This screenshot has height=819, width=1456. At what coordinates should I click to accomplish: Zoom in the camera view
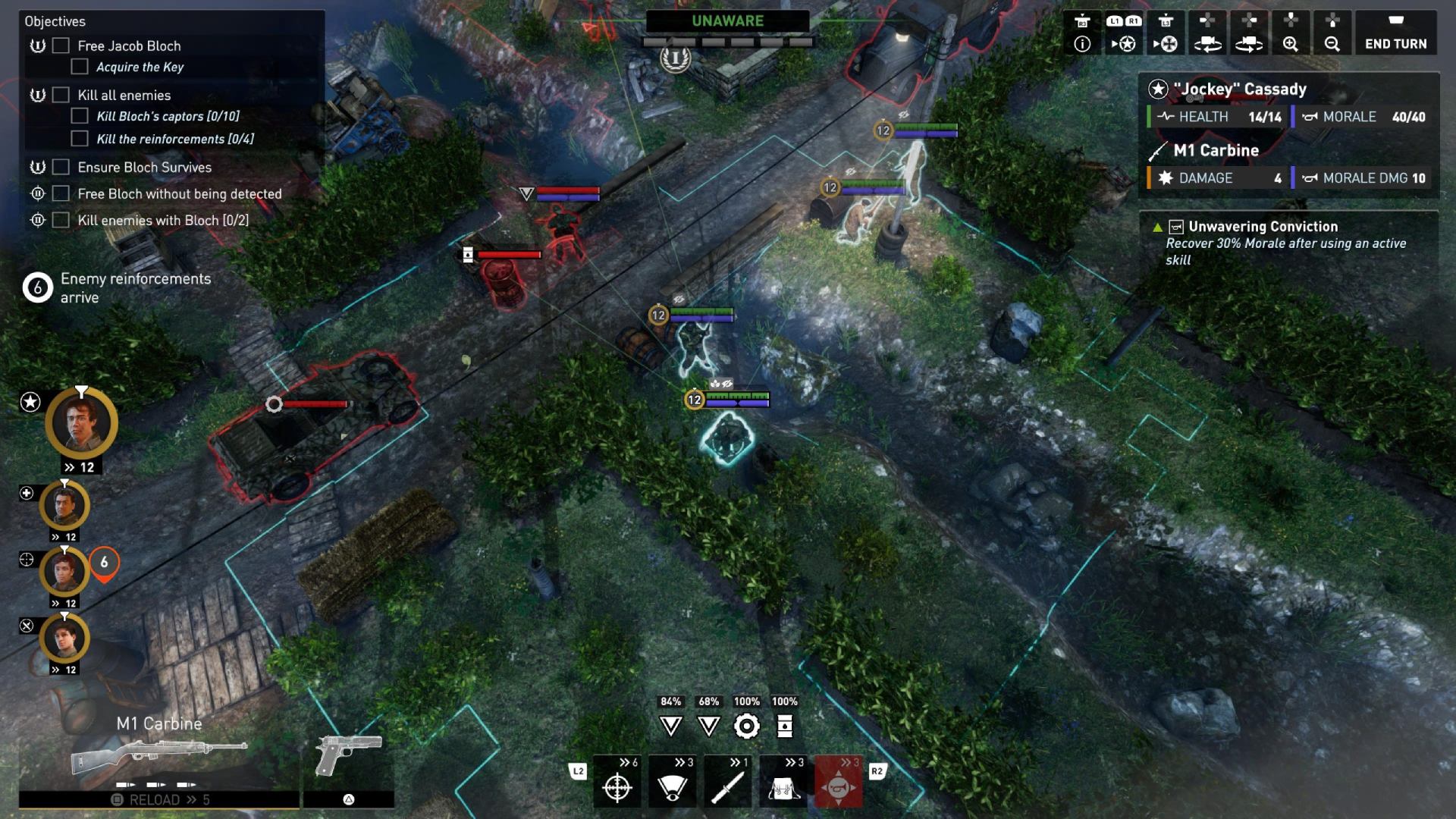click(1290, 35)
